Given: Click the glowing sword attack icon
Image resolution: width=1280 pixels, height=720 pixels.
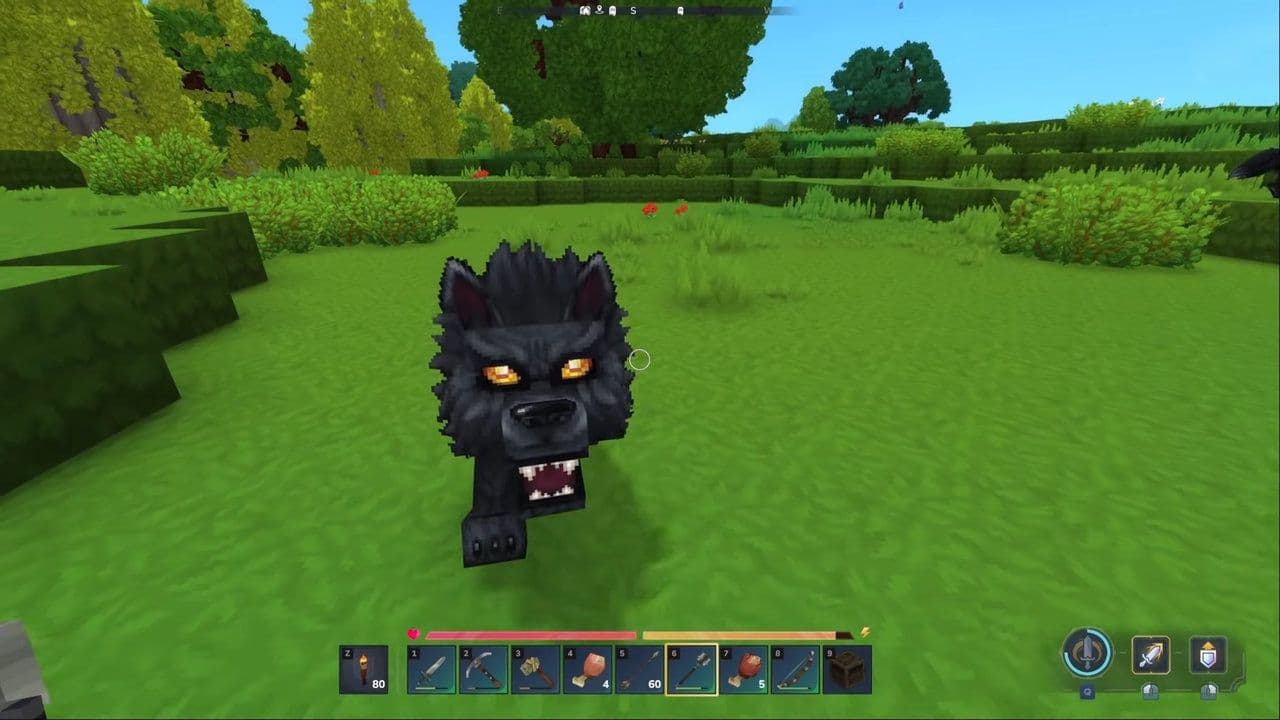Looking at the screenshot, I should coord(1151,655).
